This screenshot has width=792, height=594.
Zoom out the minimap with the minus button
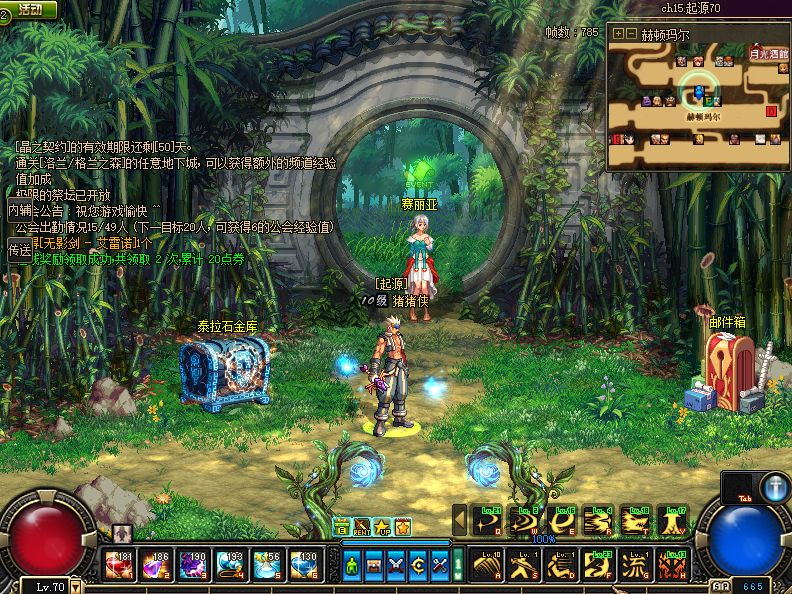click(631, 33)
